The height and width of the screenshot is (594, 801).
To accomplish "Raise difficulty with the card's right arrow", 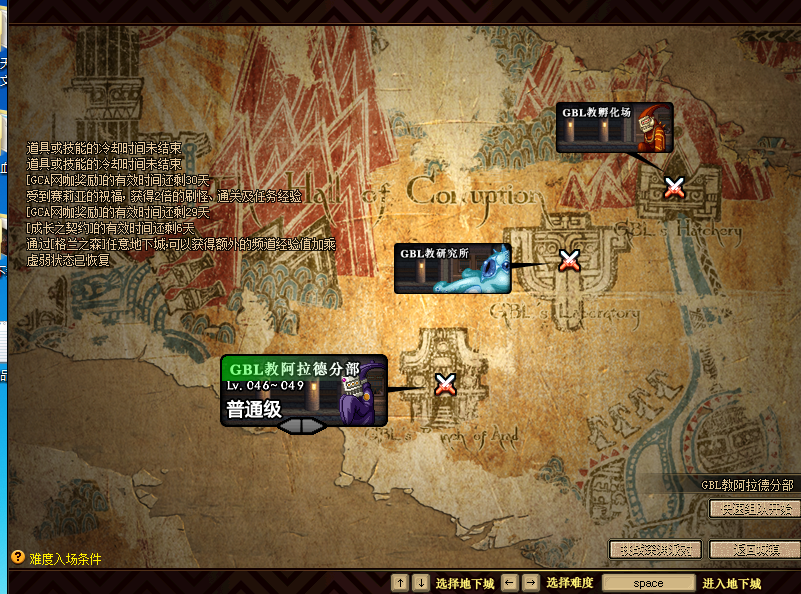I will coord(315,427).
